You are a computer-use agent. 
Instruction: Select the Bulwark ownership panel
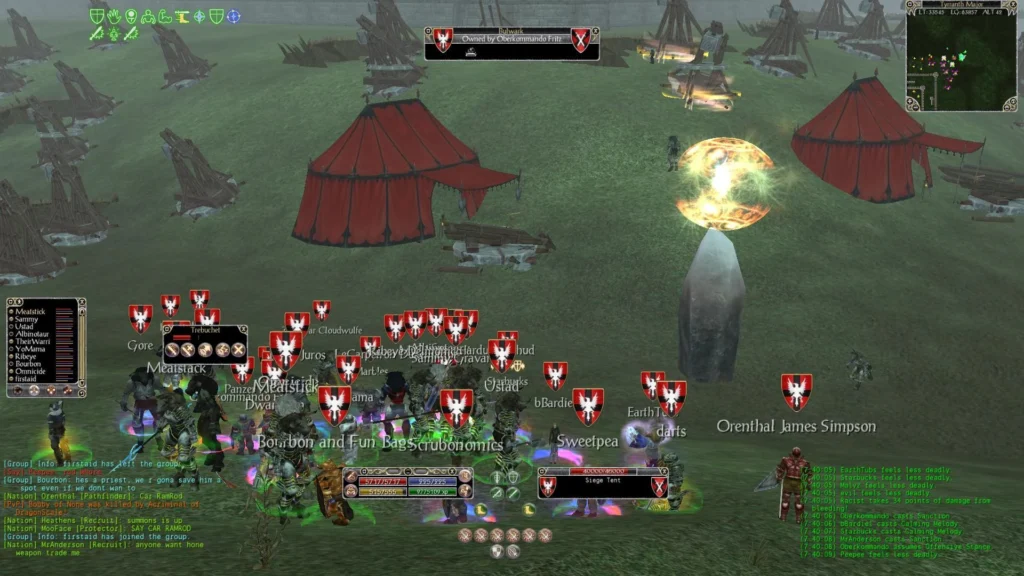click(511, 43)
